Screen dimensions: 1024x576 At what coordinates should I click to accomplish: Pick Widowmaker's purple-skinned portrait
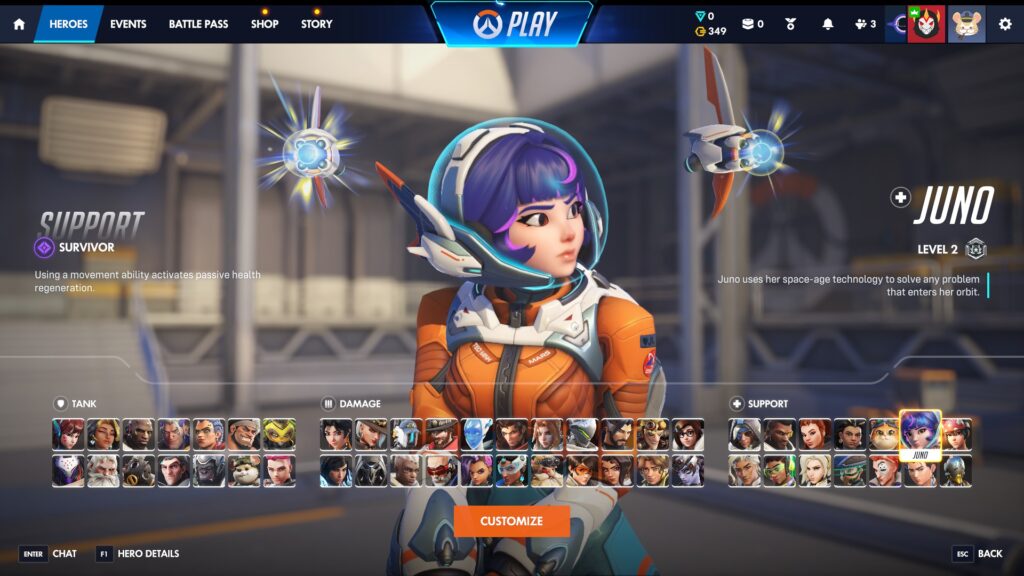688,470
